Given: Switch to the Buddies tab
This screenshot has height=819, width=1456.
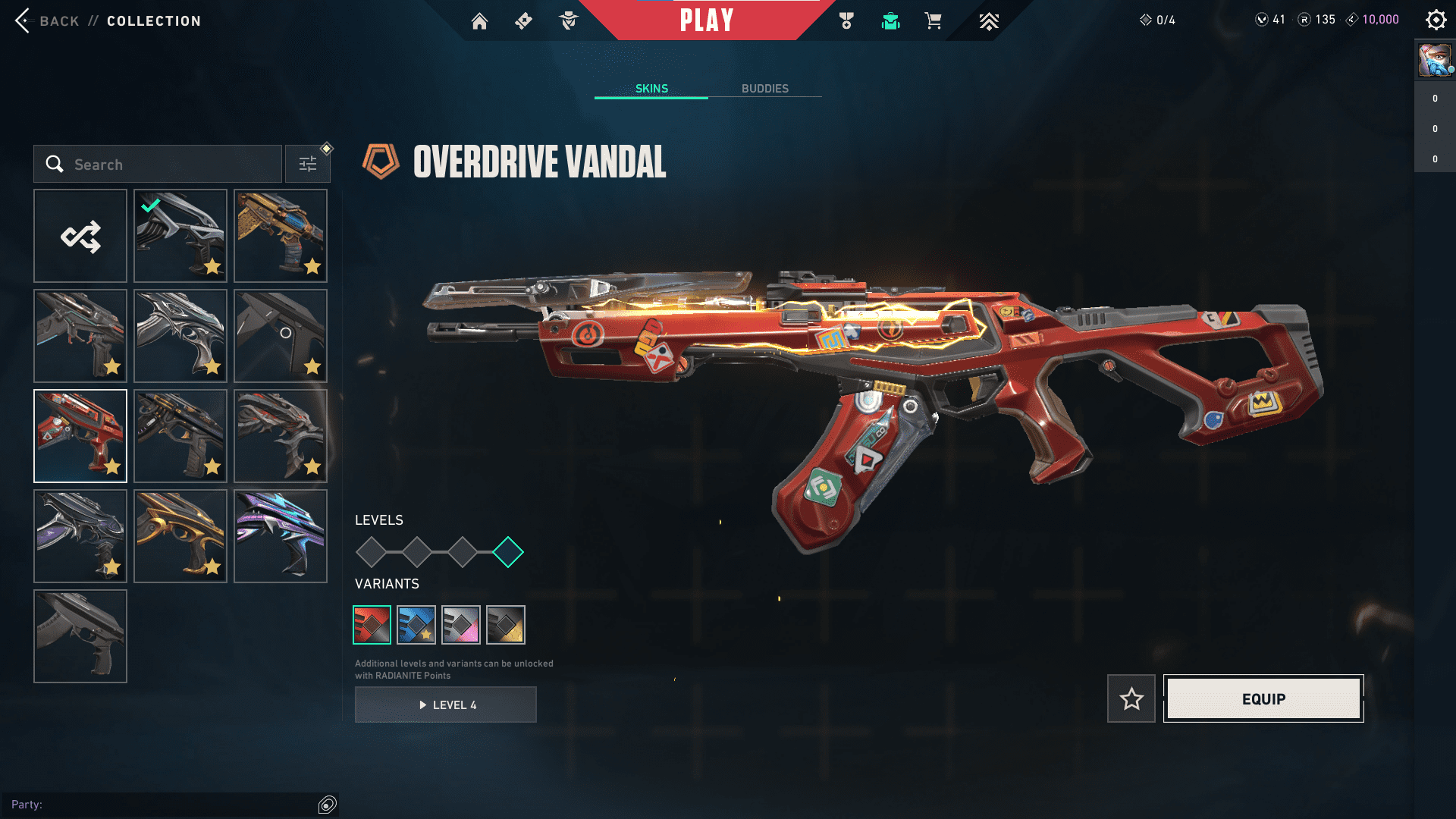Looking at the screenshot, I should (x=764, y=89).
